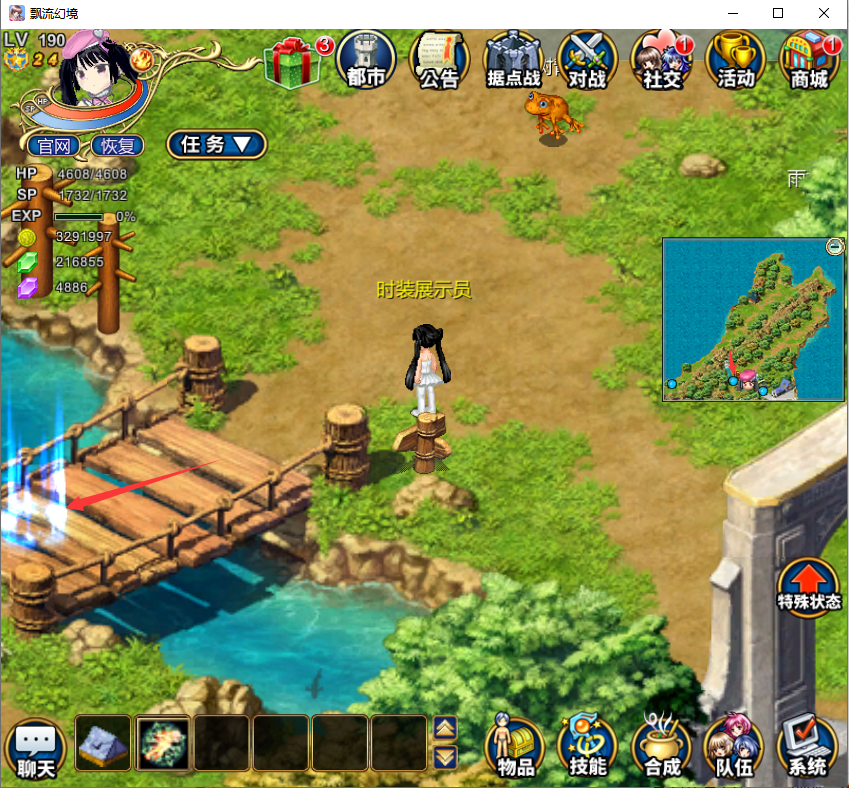Open the 技能 skills menu
This screenshot has width=849, height=788.
588,748
